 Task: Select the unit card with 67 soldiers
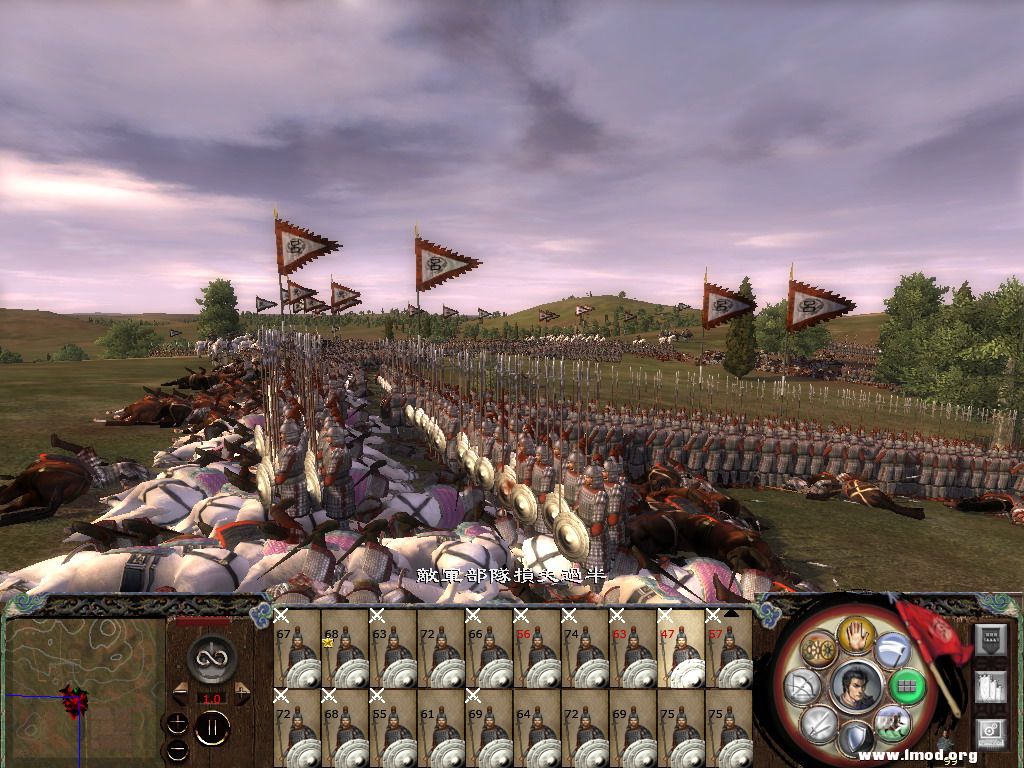[x=296, y=648]
